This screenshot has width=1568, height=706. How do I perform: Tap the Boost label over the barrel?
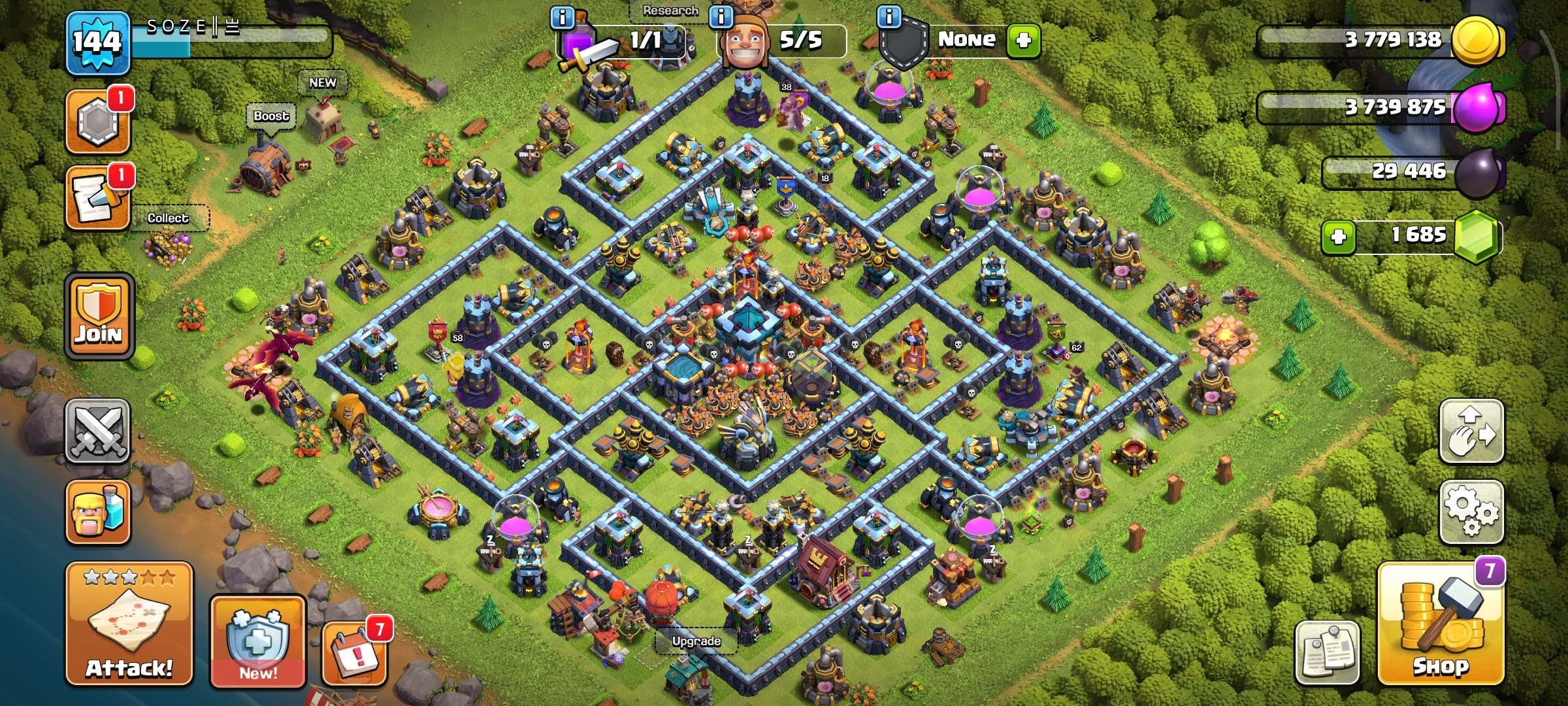[271, 116]
